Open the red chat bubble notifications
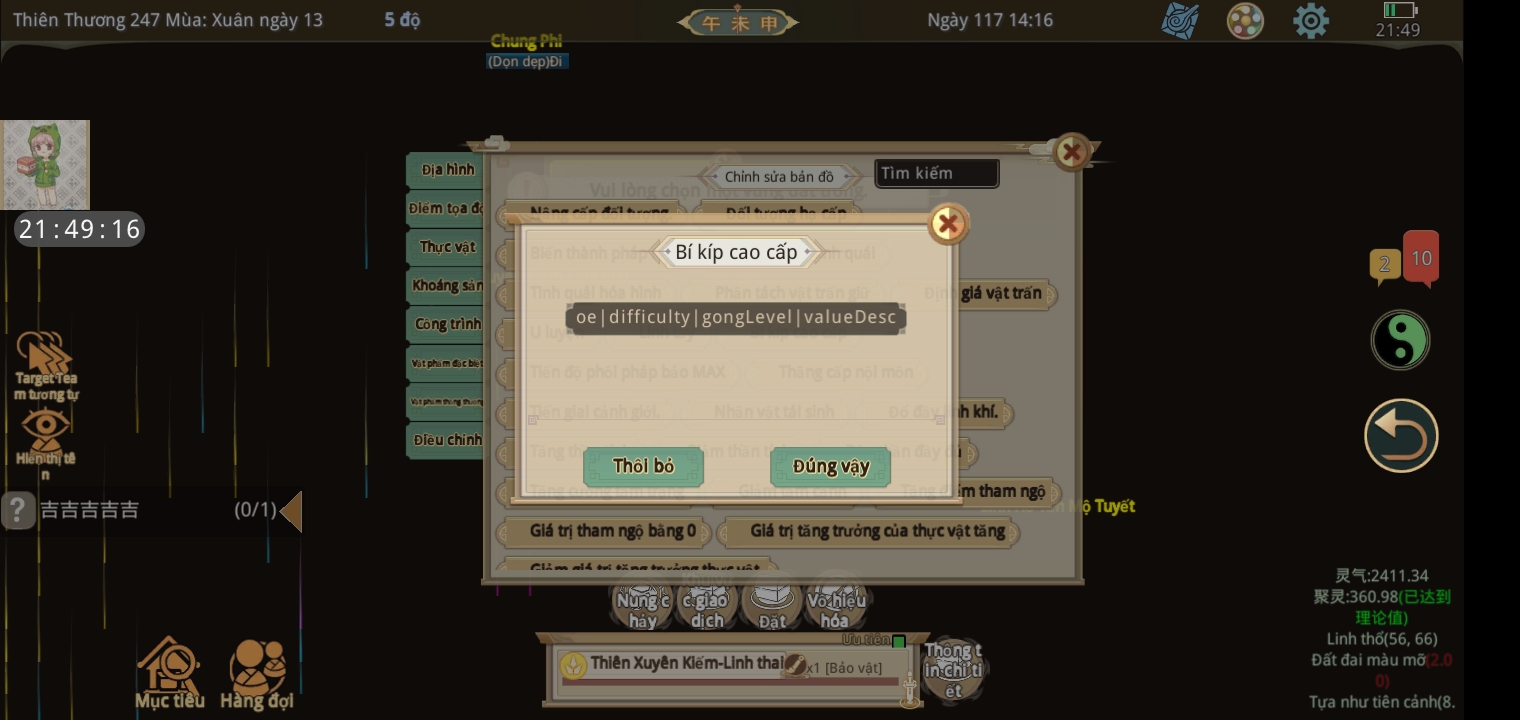Viewport: 1520px width, 720px height. coord(1421,259)
